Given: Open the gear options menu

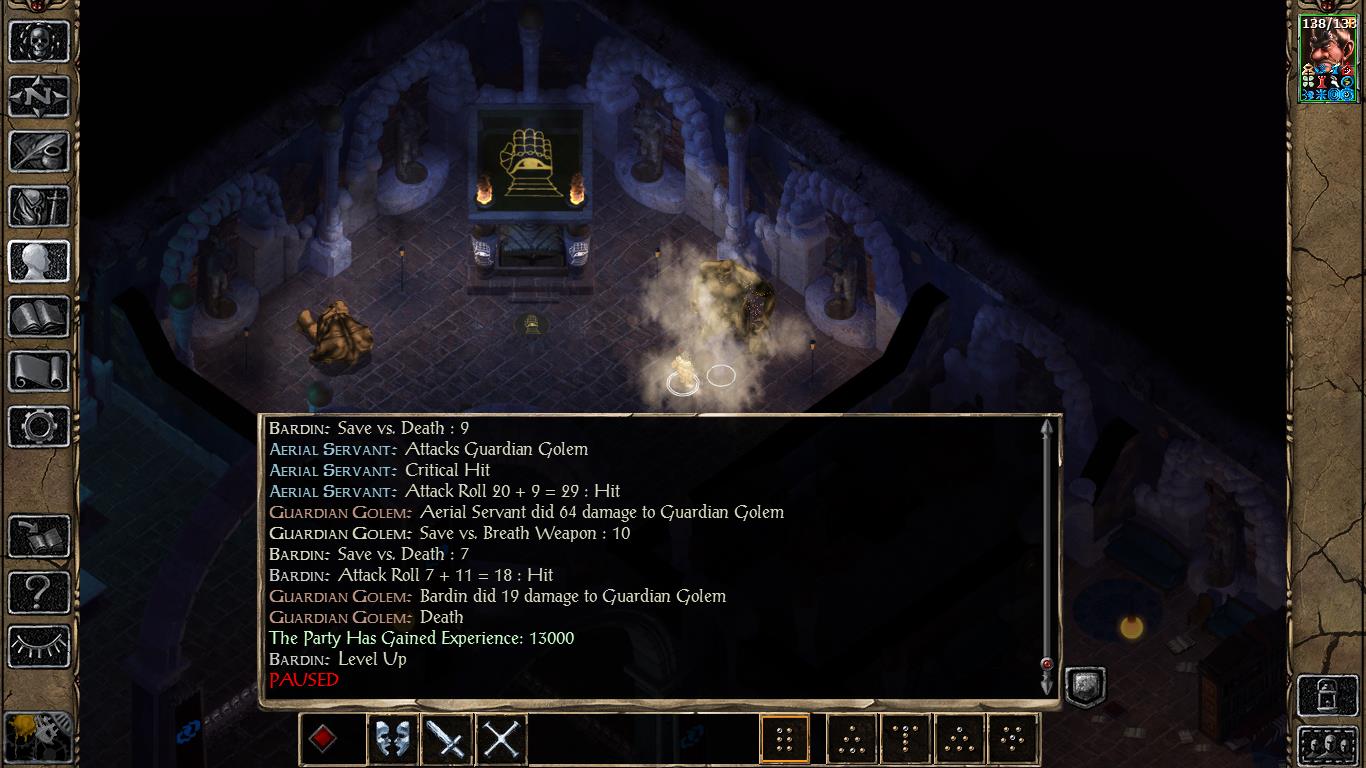Looking at the screenshot, I should (x=39, y=427).
